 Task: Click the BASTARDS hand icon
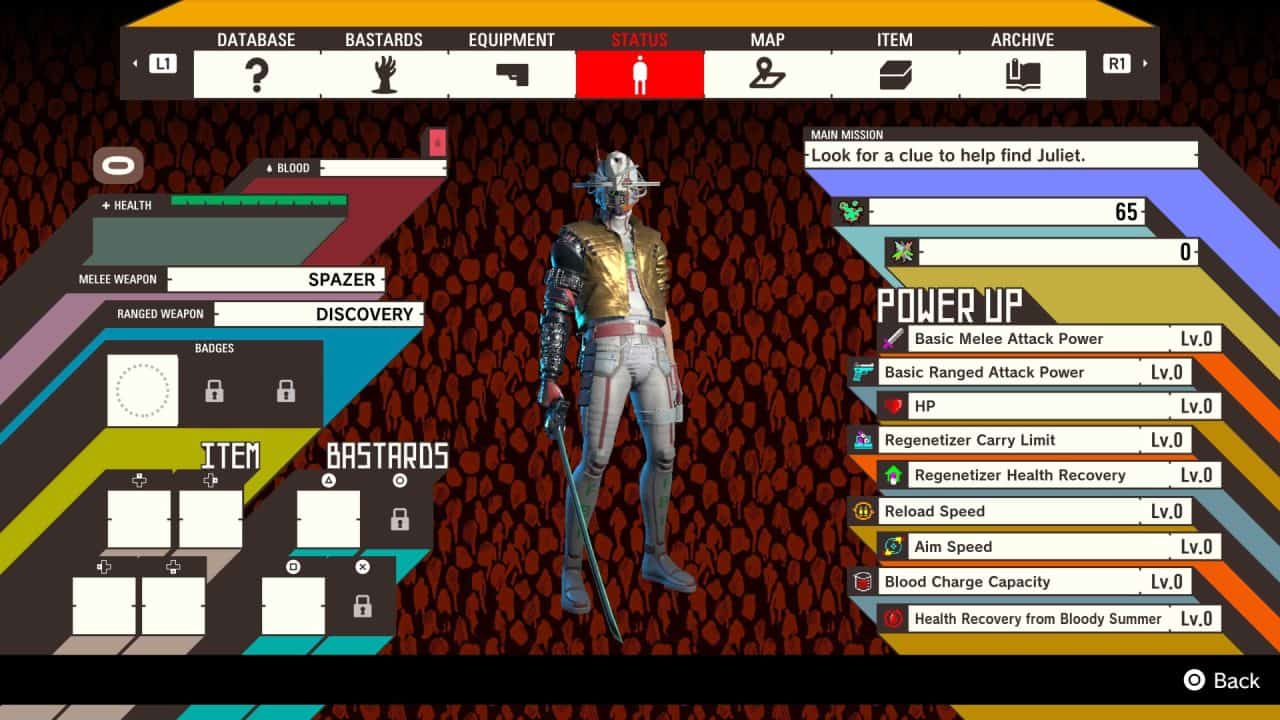coord(384,71)
